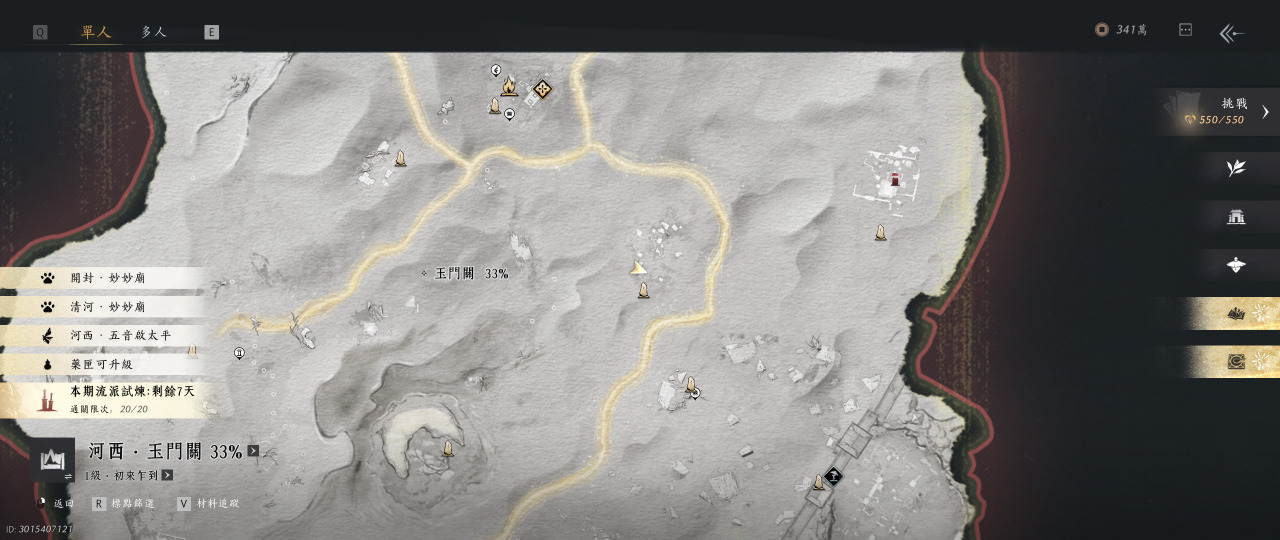Image resolution: width=1280 pixels, height=540 pixels.
Task: Select the leaf sprout filter icon
Action: point(1236,168)
